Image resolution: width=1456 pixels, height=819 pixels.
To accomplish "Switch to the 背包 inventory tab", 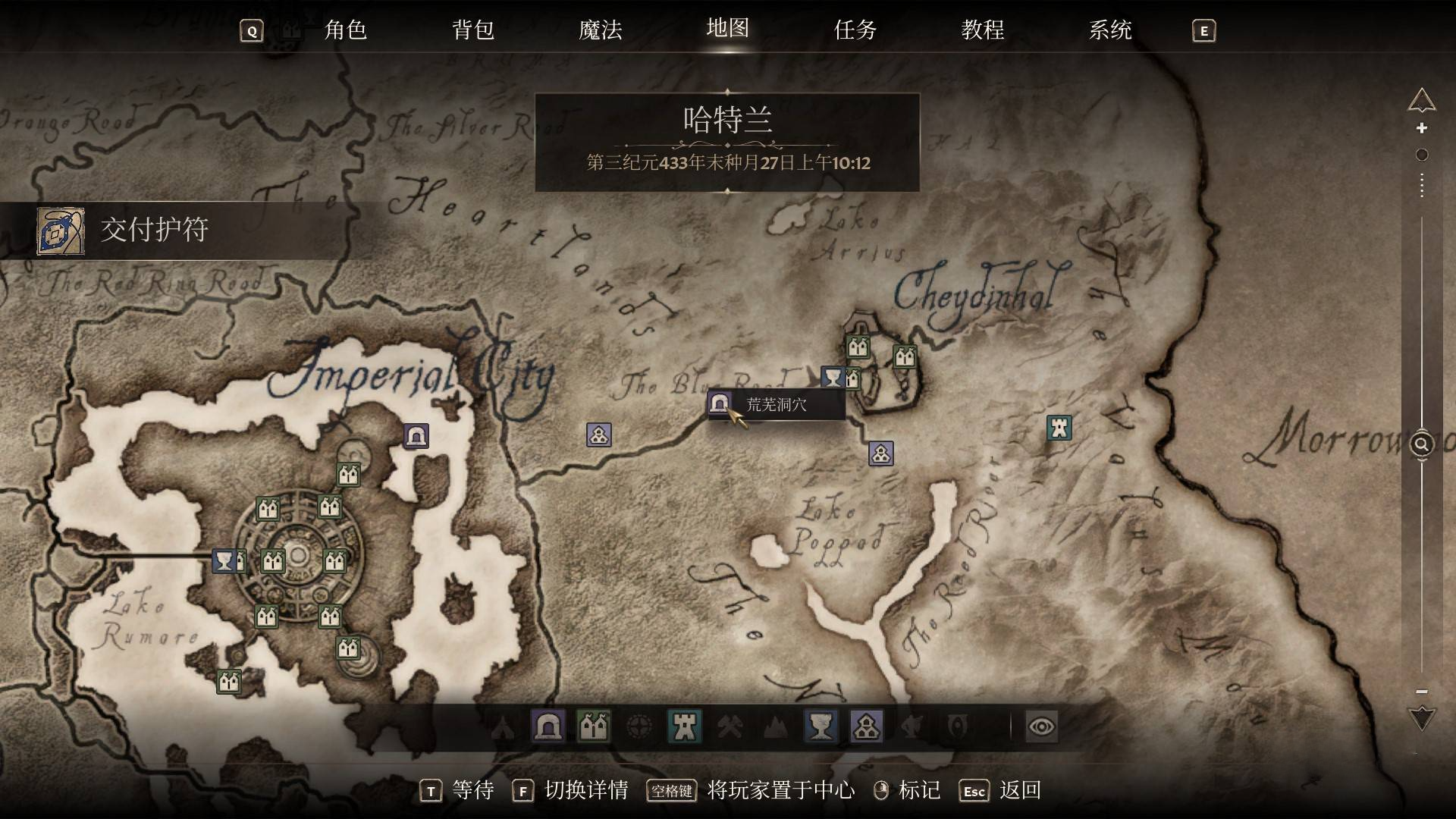I will (472, 30).
